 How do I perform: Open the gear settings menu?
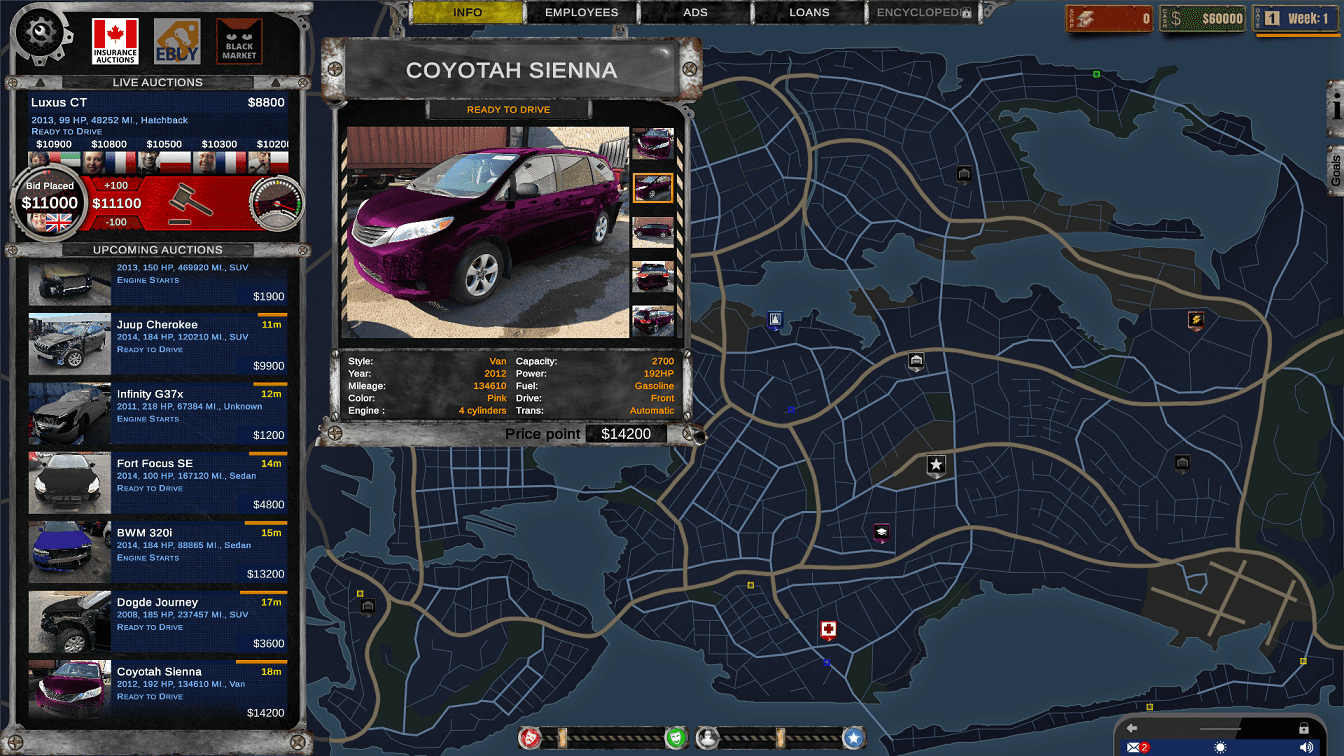[x=42, y=34]
